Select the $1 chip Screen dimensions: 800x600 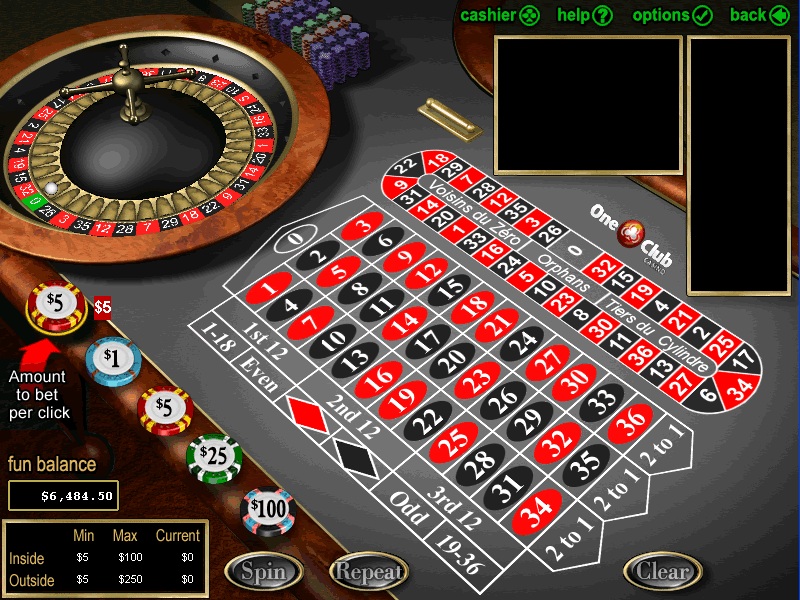[x=111, y=358]
